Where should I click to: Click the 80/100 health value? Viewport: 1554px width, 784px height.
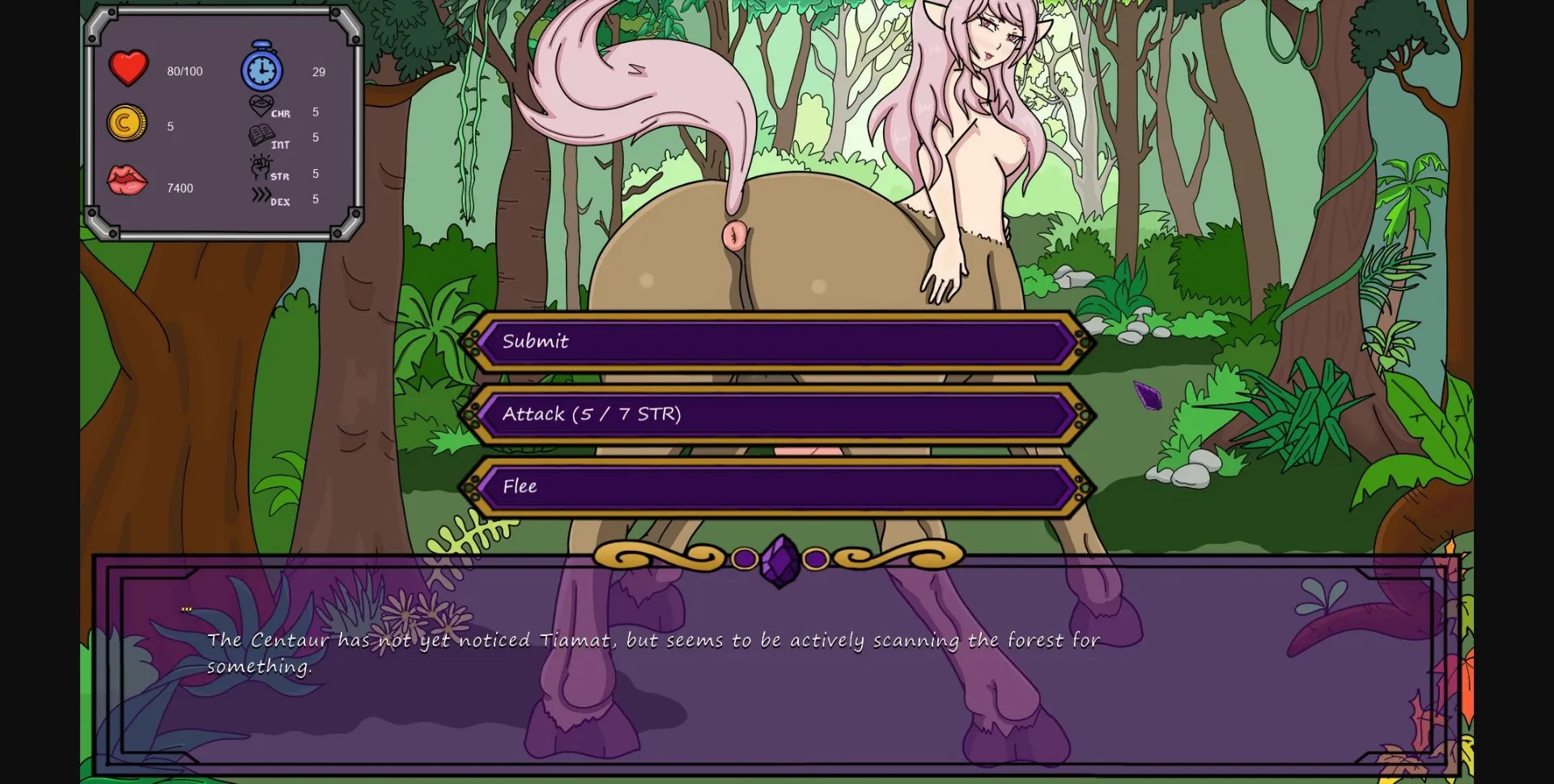click(185, 71)
